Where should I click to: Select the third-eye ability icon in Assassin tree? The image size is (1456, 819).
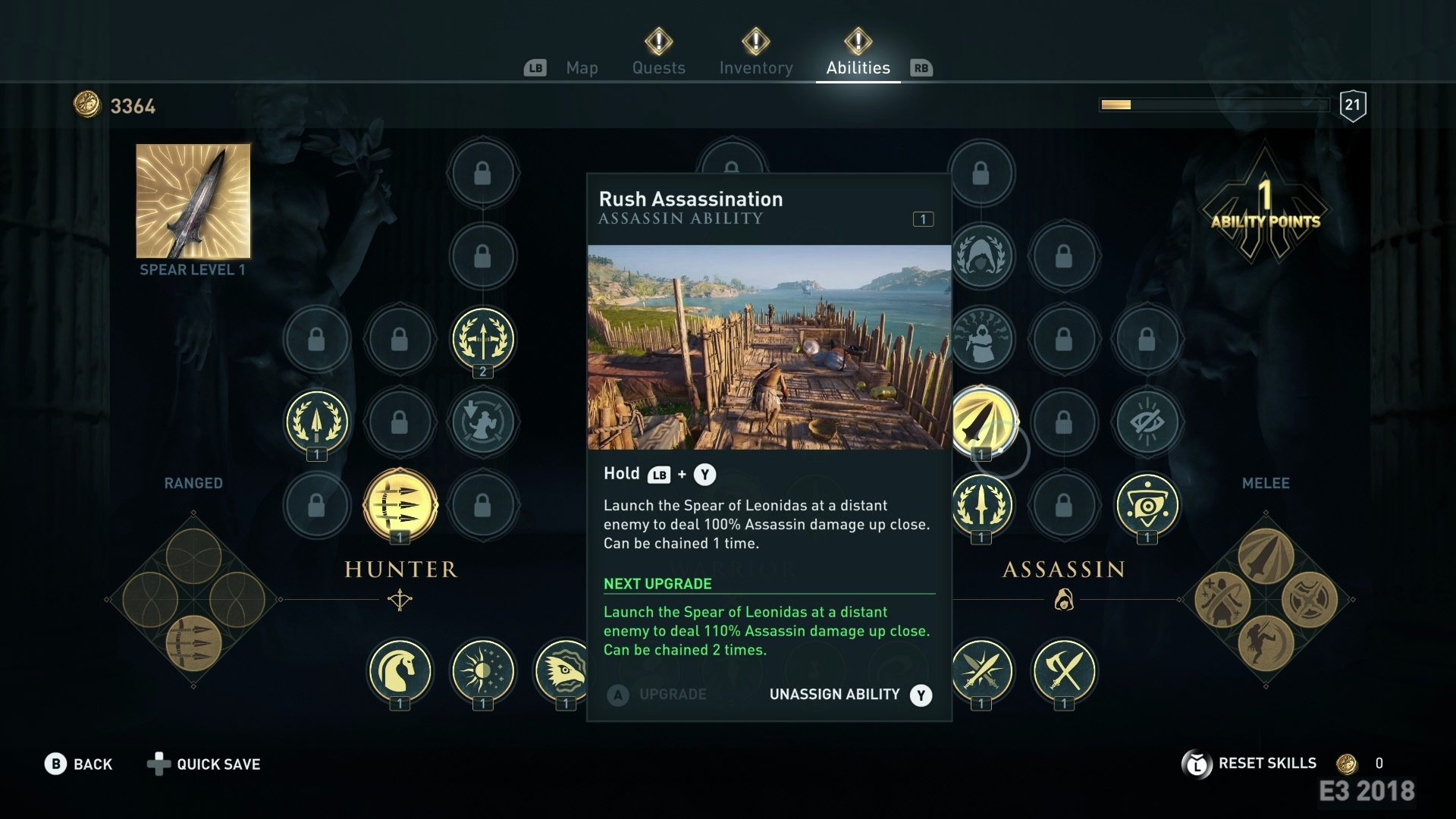point(1147,508)
